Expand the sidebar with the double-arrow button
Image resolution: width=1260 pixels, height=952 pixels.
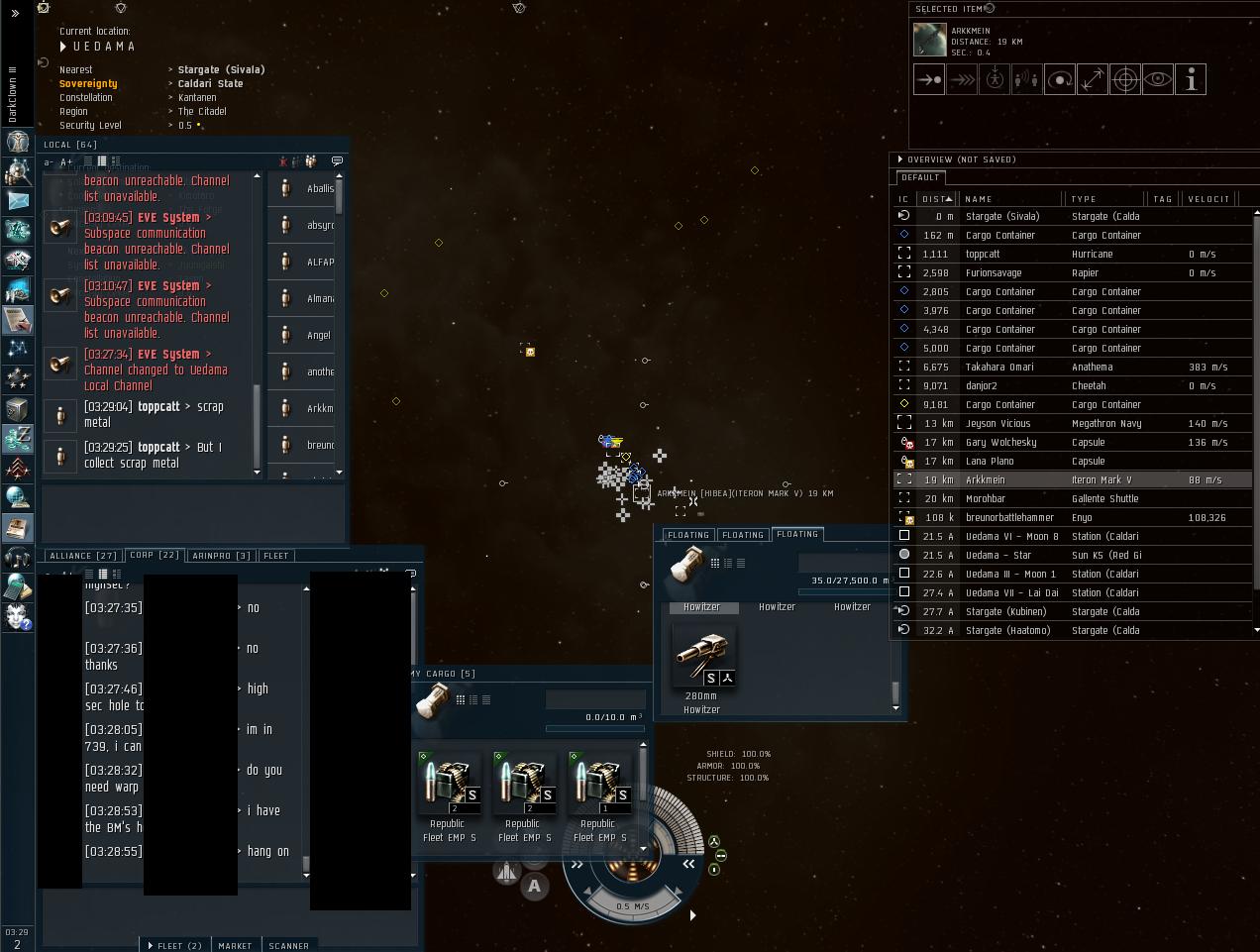click(x=15, y=13)
